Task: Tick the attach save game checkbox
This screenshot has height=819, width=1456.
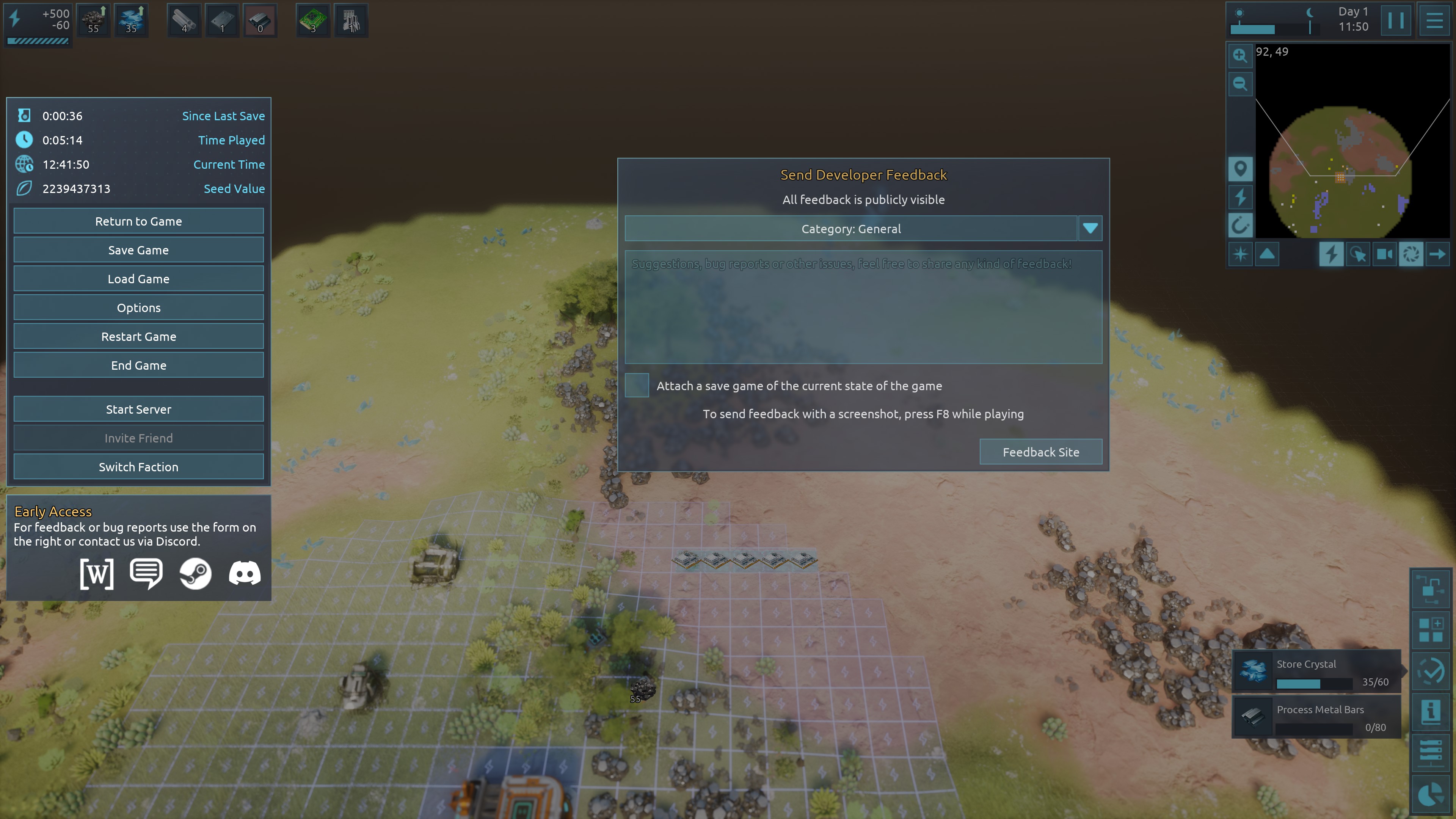Action: point(637,386)
